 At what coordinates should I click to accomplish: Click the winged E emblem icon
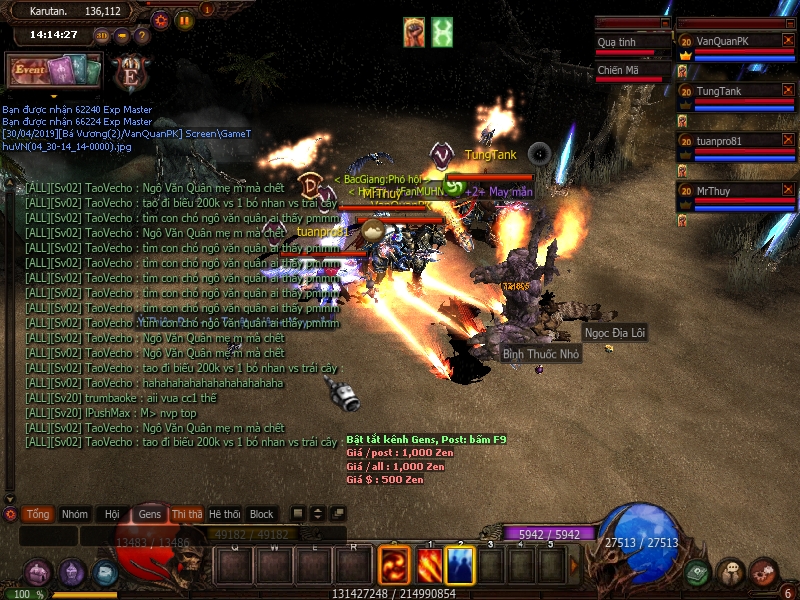(x=130, y=73)
